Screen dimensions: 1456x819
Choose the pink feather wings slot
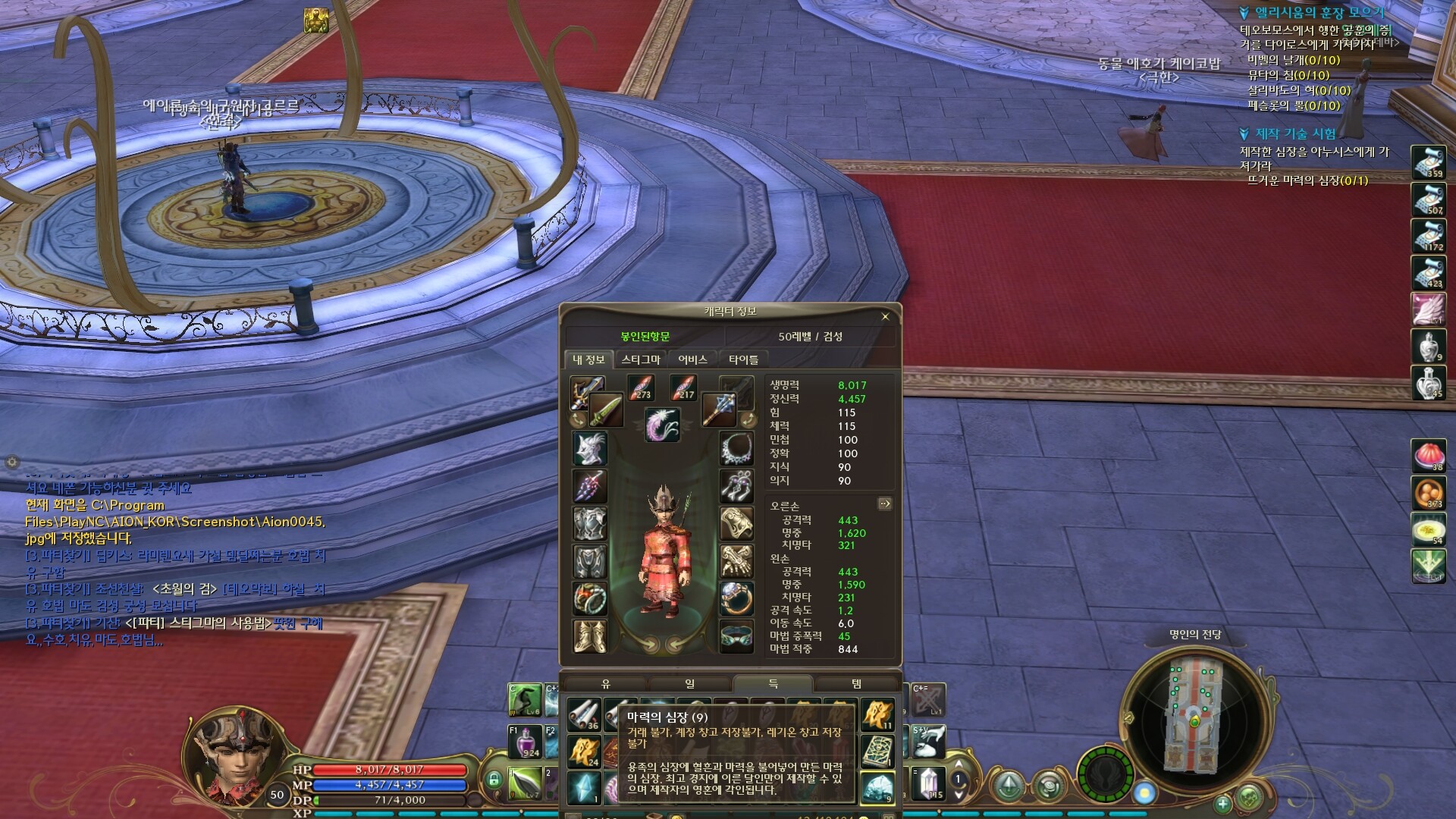[x=663, y=425]
